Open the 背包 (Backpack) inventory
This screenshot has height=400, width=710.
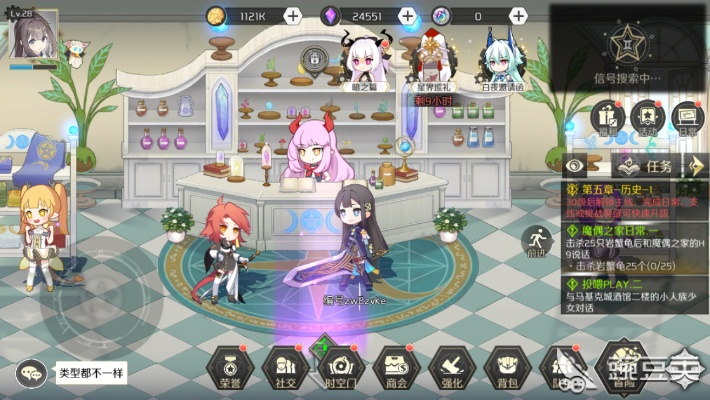tap(506, 365)
